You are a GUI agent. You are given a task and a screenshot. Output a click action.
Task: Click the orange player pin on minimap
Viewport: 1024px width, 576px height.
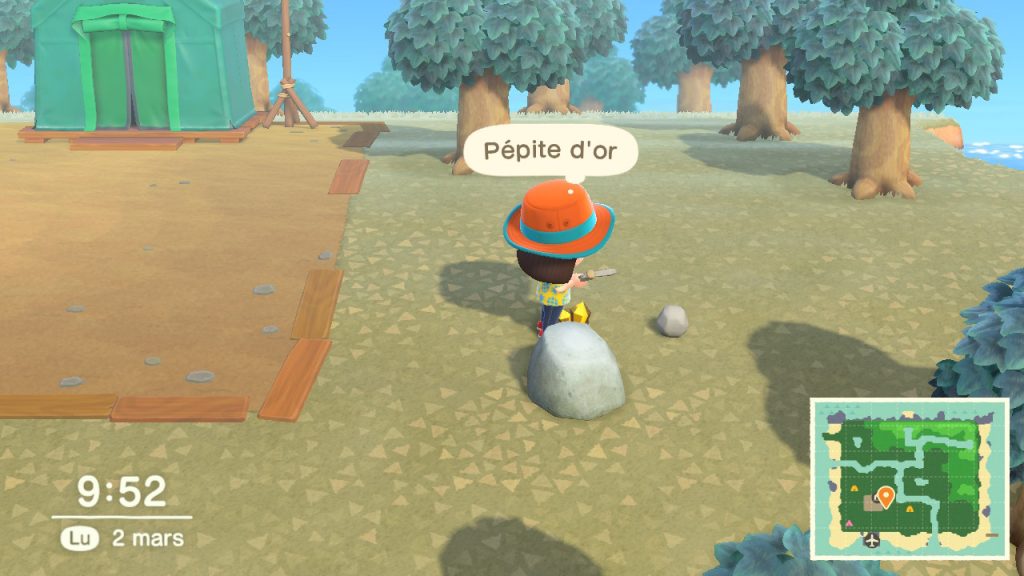(885, 496)
